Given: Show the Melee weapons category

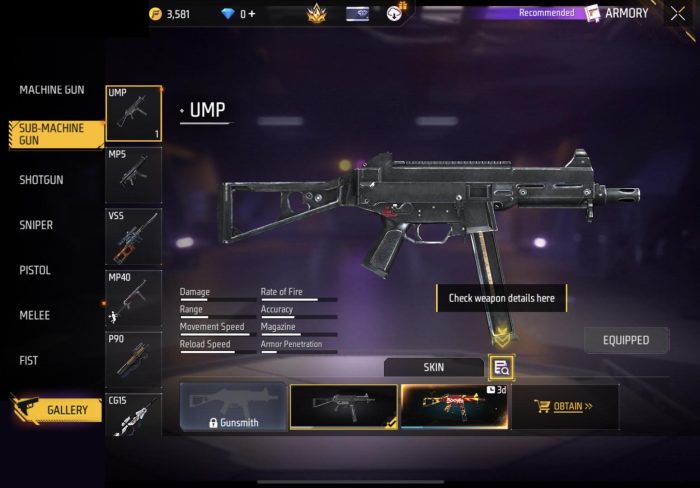Looking at the screenshot, I should (34, 315).
